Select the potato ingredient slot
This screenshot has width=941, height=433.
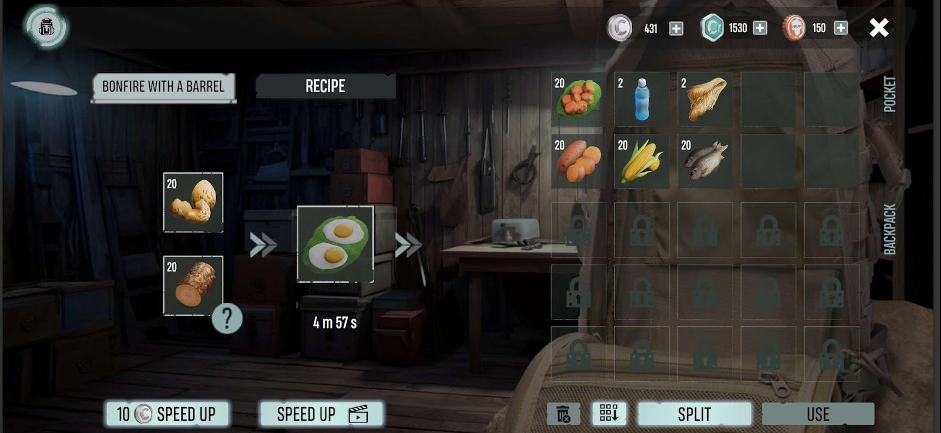[x=193, y=202]
